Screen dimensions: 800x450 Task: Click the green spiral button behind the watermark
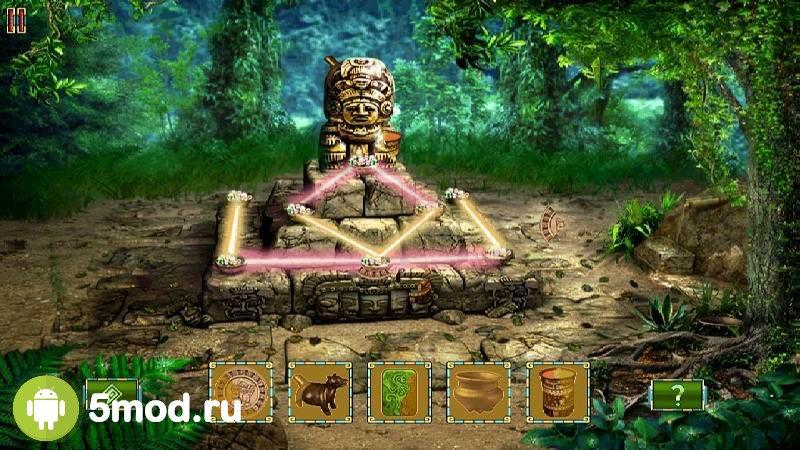[111, 393]
